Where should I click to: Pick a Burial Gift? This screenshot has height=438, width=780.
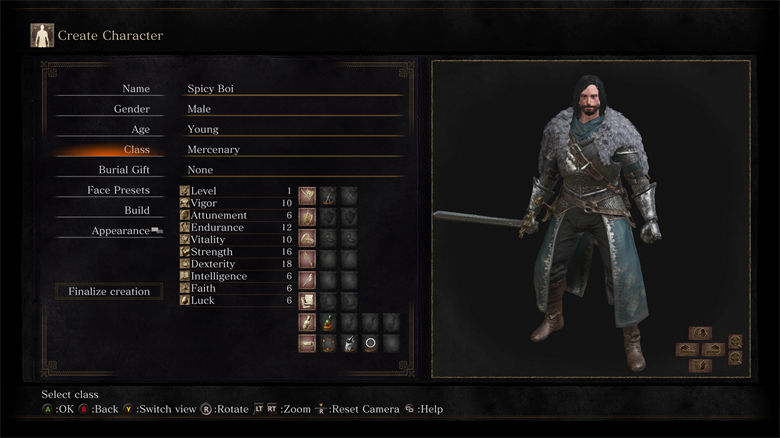pos(124,170)
